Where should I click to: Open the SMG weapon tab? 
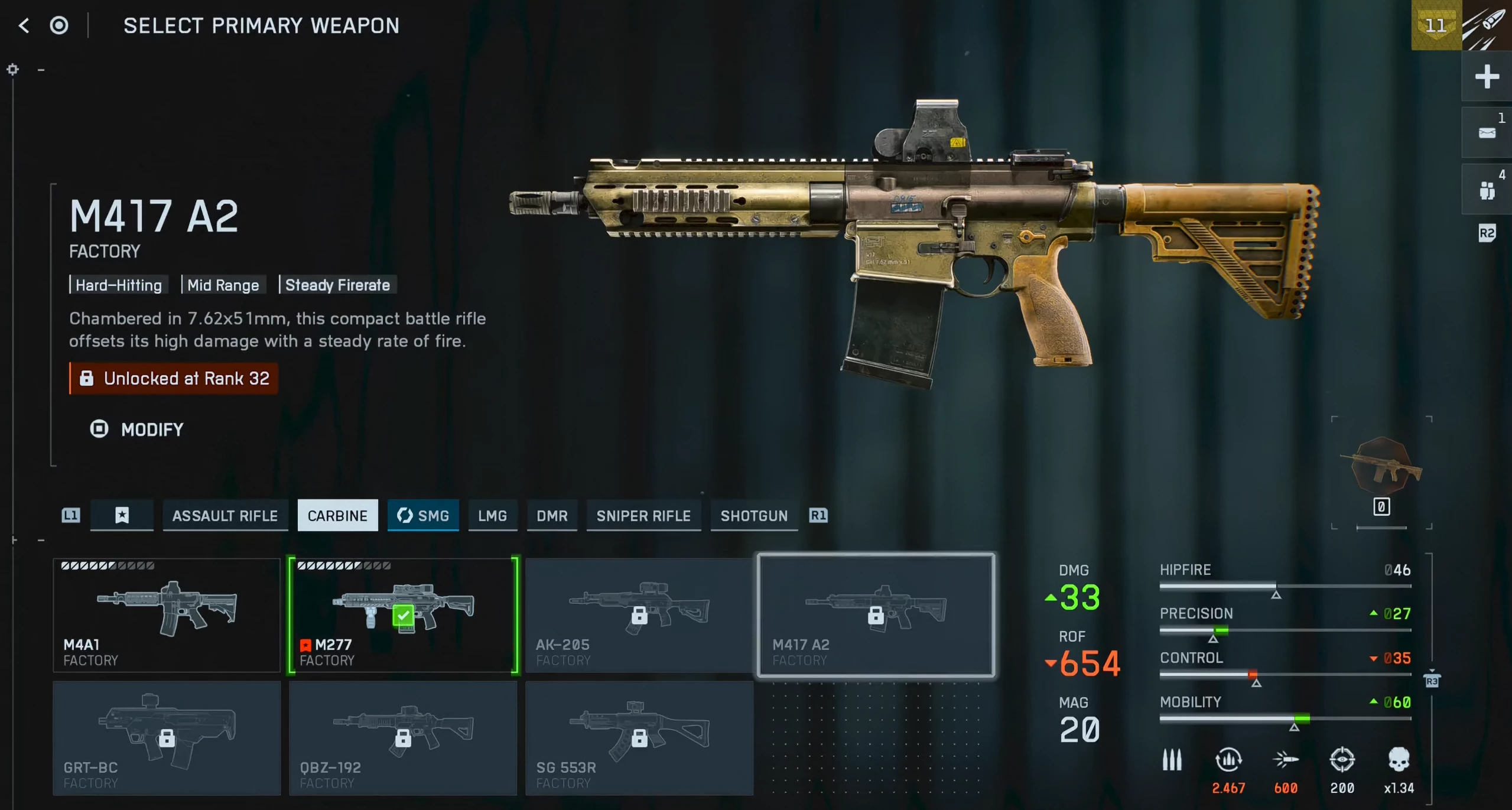pyautogui.click(x=423, y=516)
